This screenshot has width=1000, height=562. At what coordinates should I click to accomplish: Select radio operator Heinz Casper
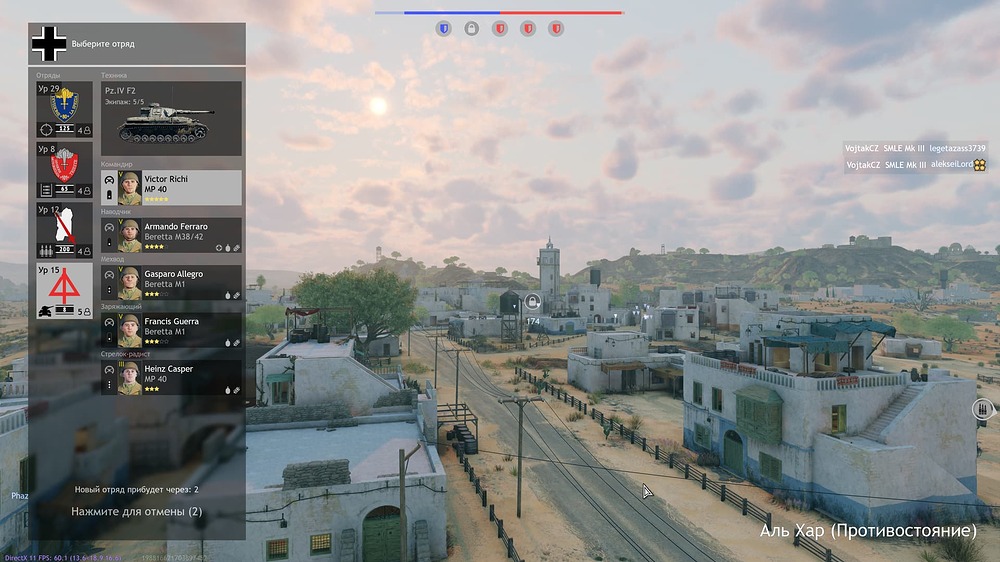pyautogui.click(x=171, y=377)
